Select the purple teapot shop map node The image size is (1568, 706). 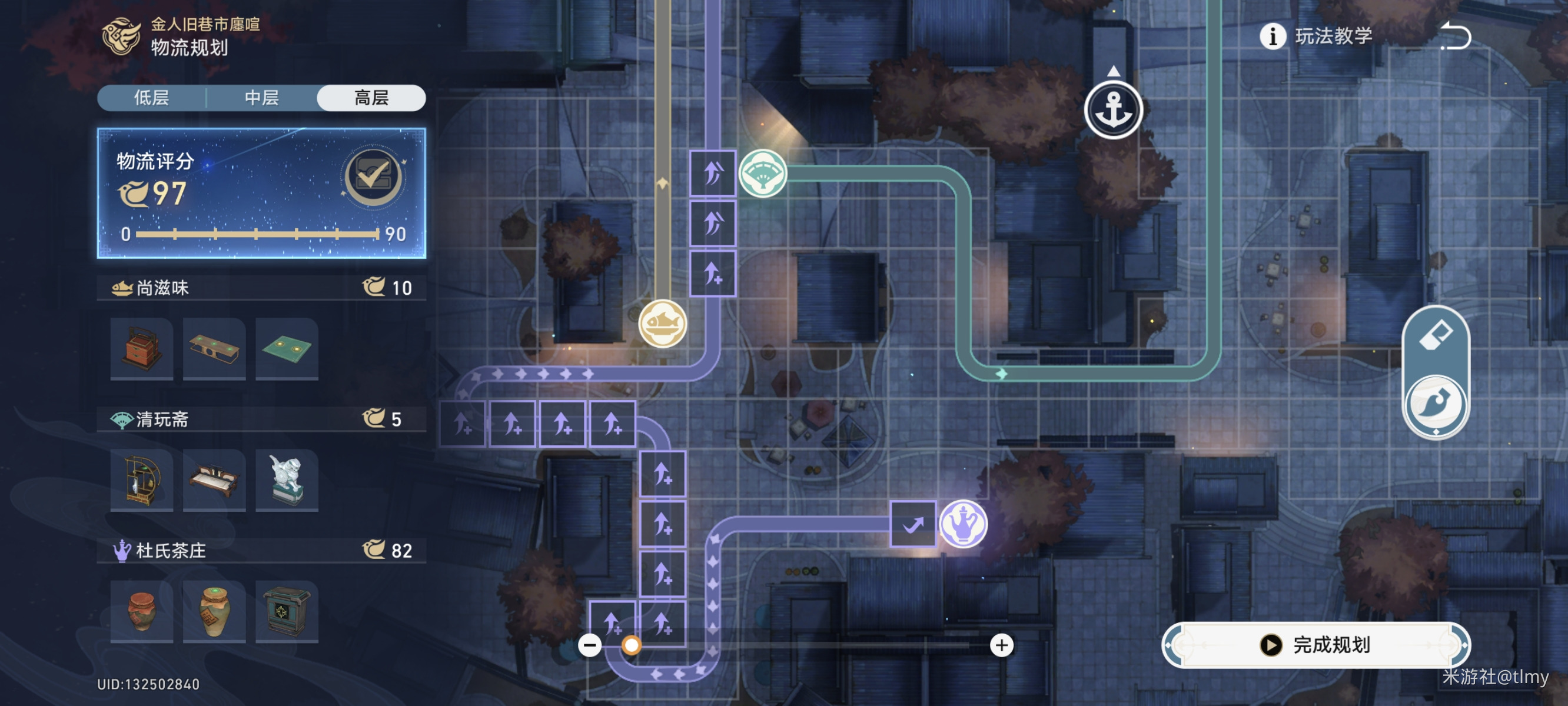click(x=963, y=524)
